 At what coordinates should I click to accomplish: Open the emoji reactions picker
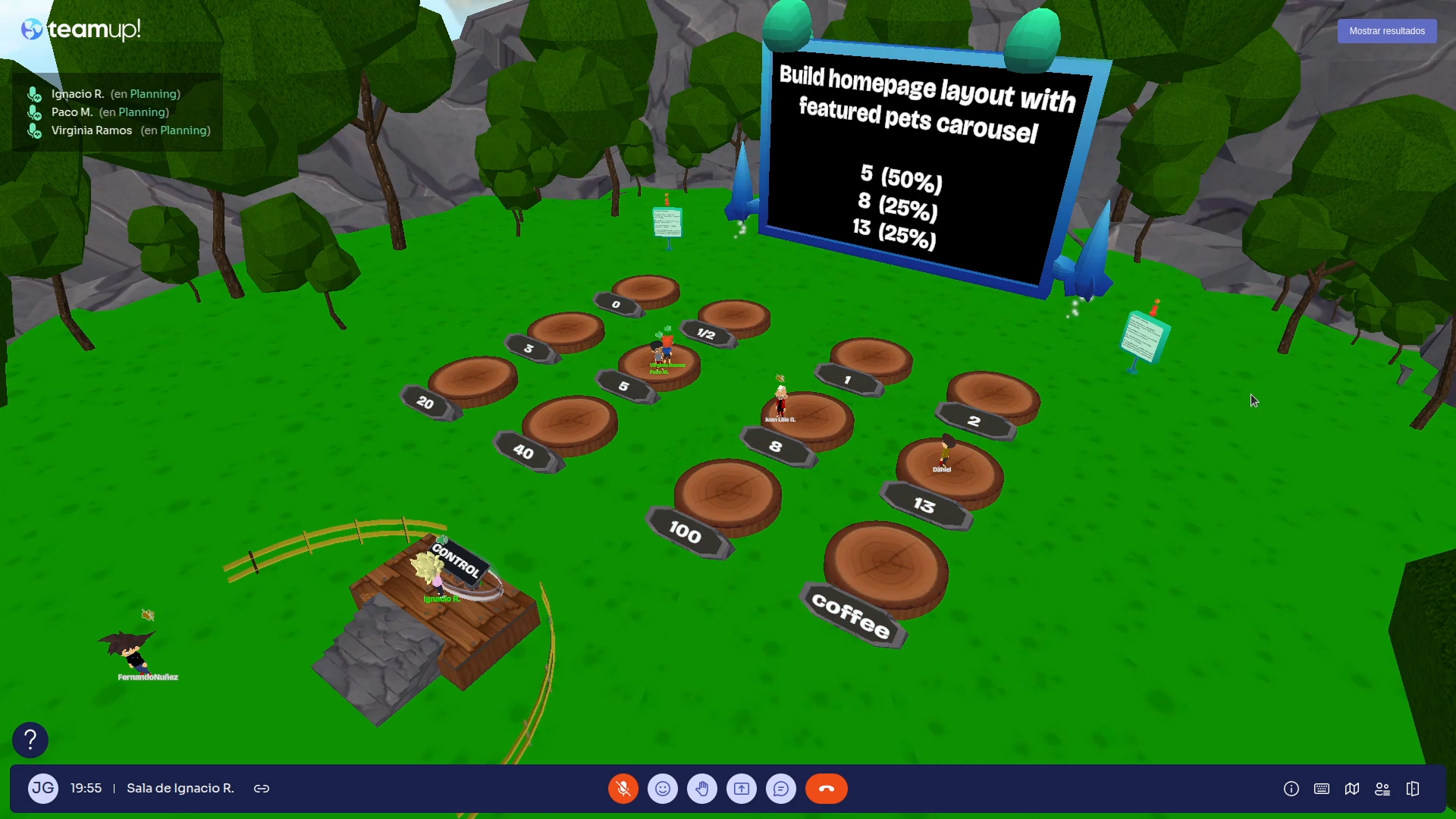[663, 789]
